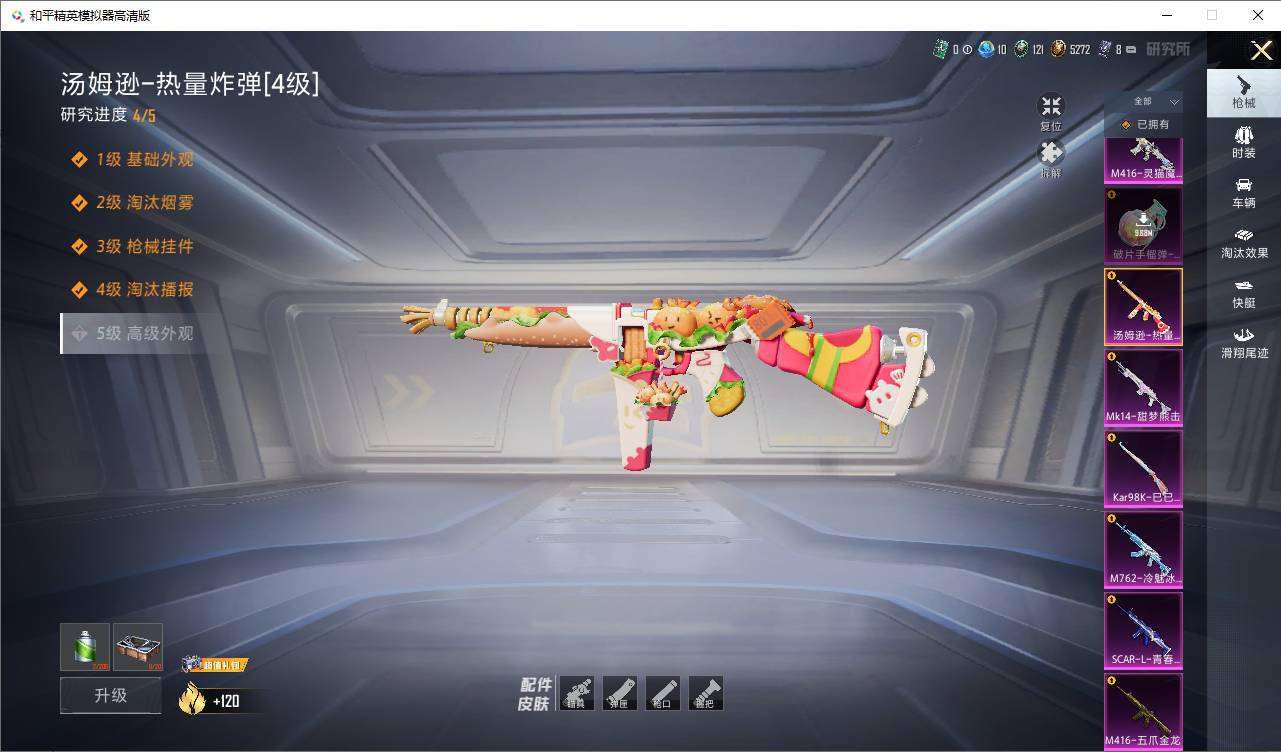Reset the view with 复位 icon

point(1050,108)
